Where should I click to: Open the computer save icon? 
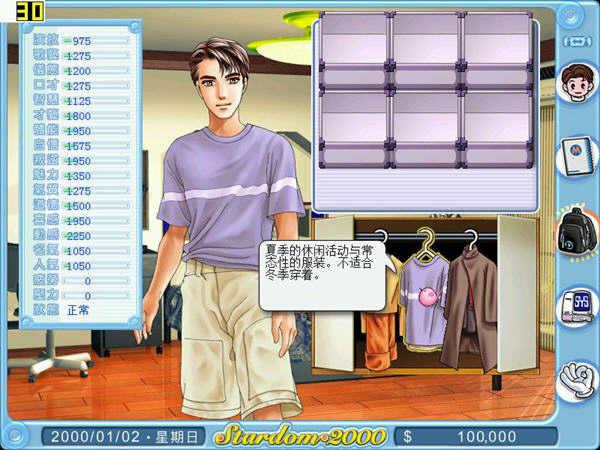click(577, 304)
